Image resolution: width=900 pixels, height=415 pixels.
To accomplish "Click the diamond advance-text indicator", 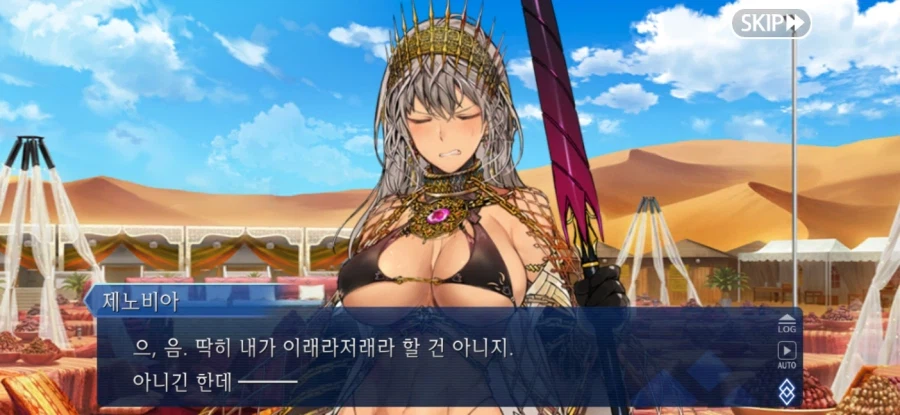I will coord(787,392).
